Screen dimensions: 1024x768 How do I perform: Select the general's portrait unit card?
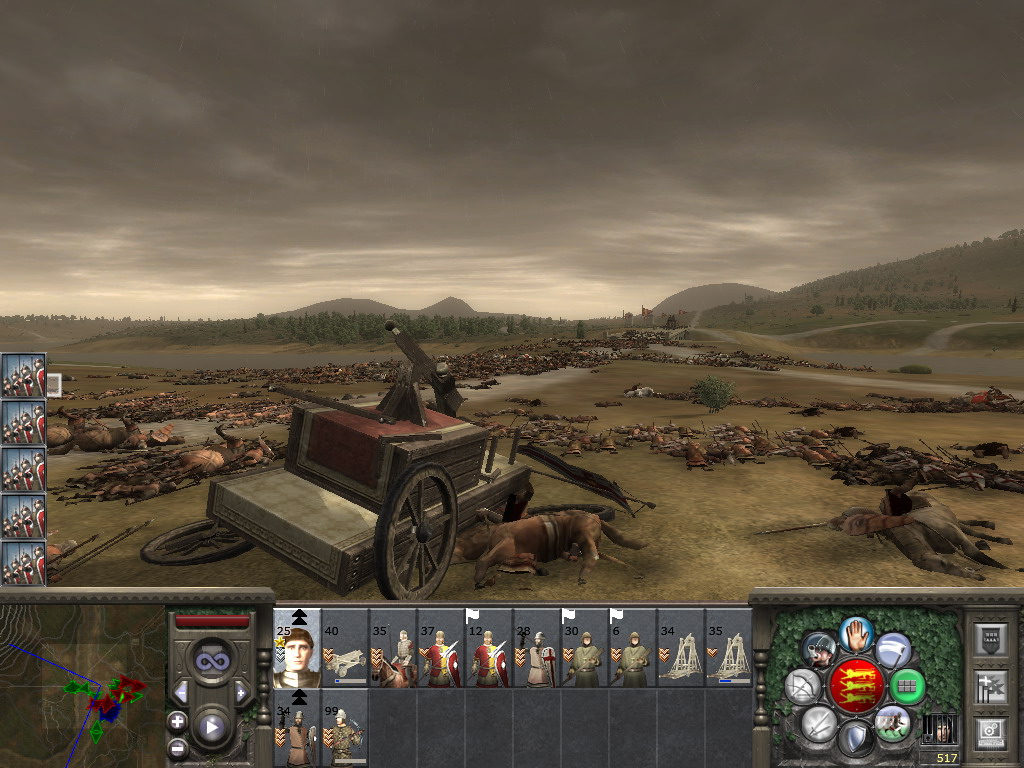297,650
